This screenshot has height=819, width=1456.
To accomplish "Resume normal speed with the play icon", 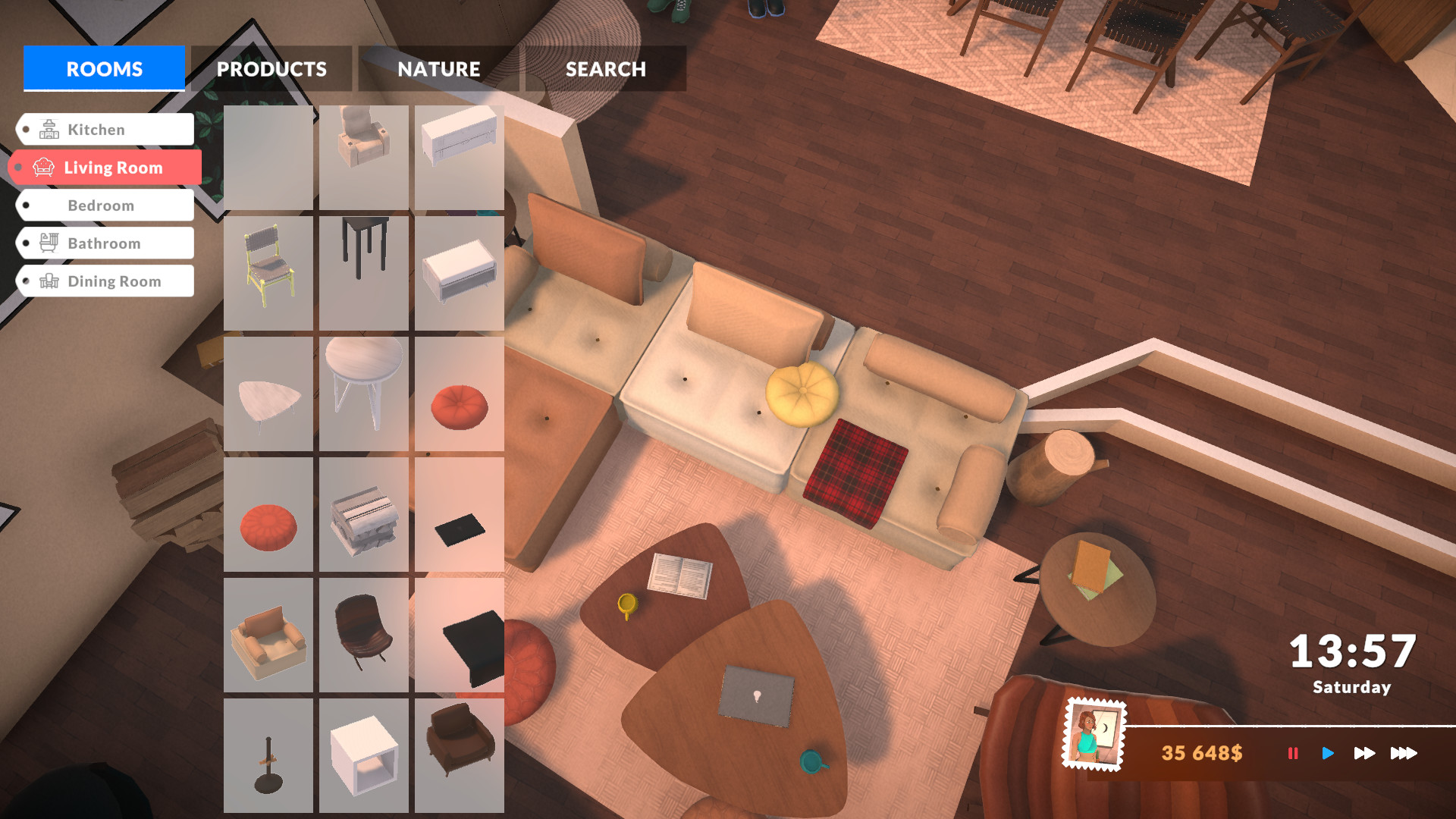I will pyautogui.click(x=1328, y=754).
